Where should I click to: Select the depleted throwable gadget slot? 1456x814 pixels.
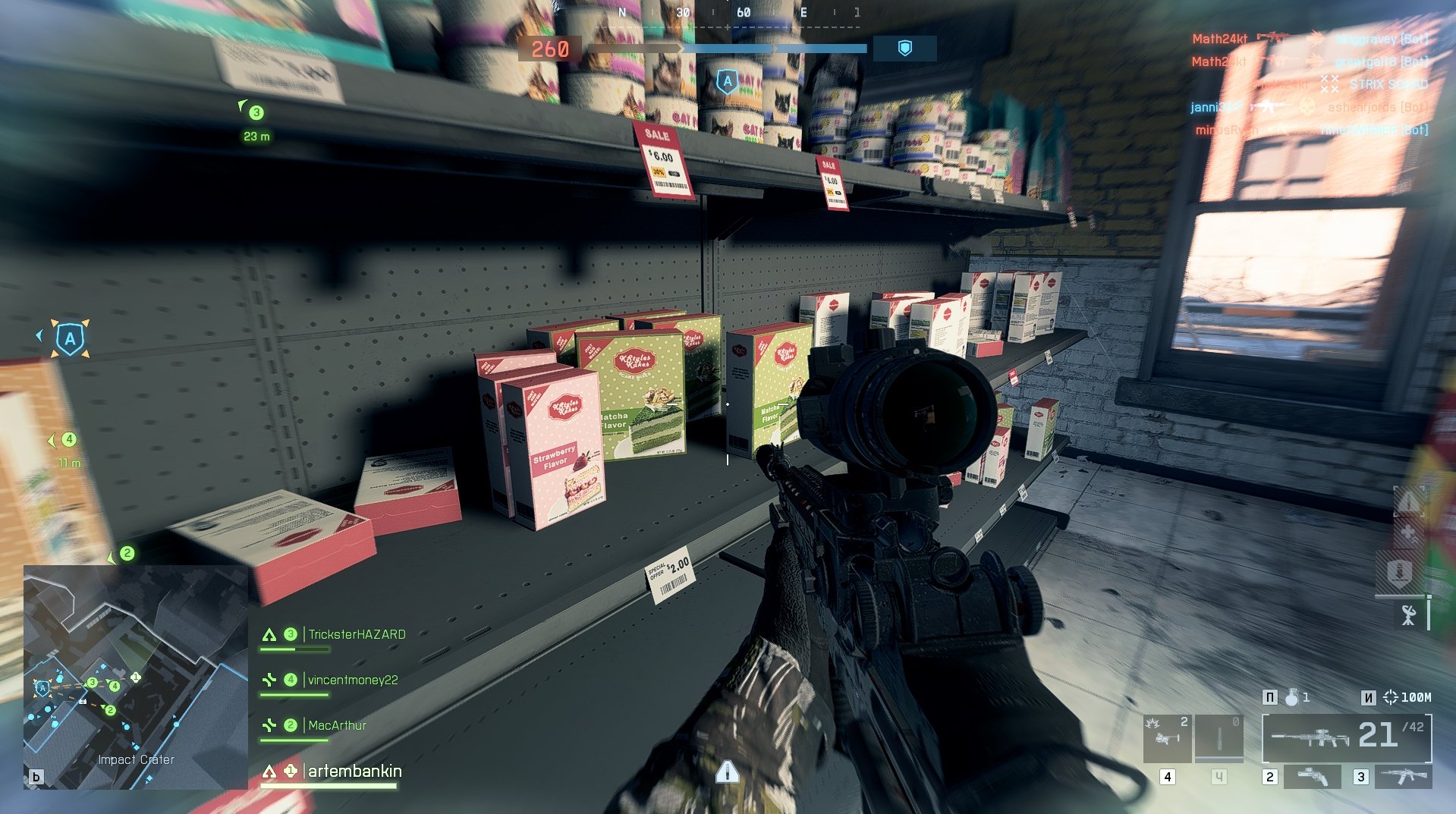click(1219, 737)
